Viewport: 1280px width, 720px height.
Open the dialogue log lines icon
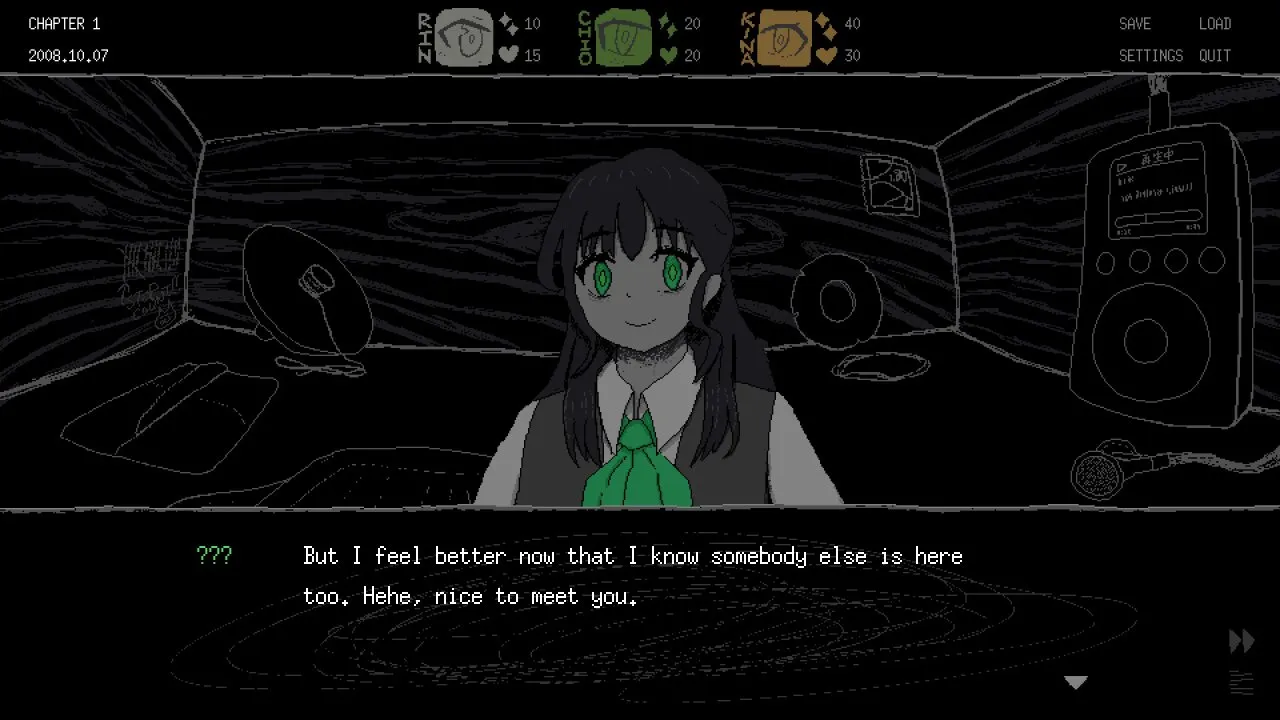1241,683
